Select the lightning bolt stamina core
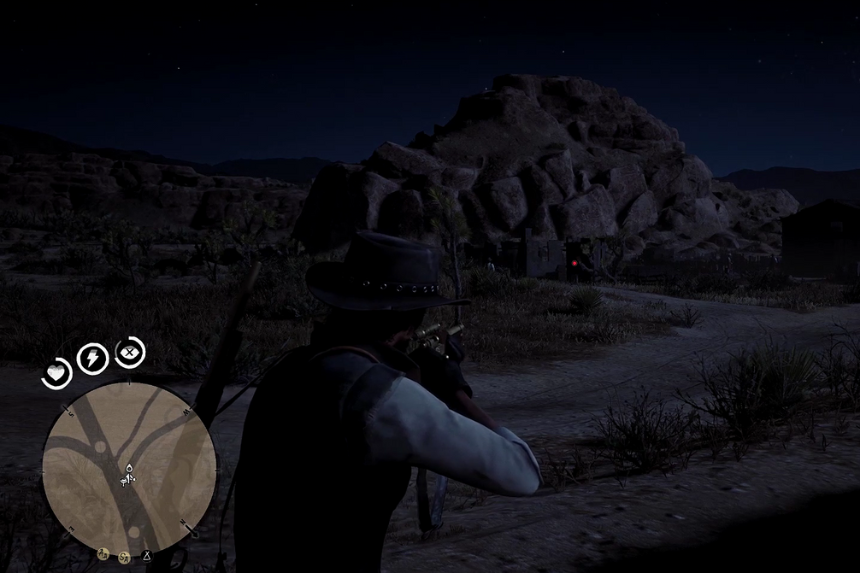 click(93, 358)
